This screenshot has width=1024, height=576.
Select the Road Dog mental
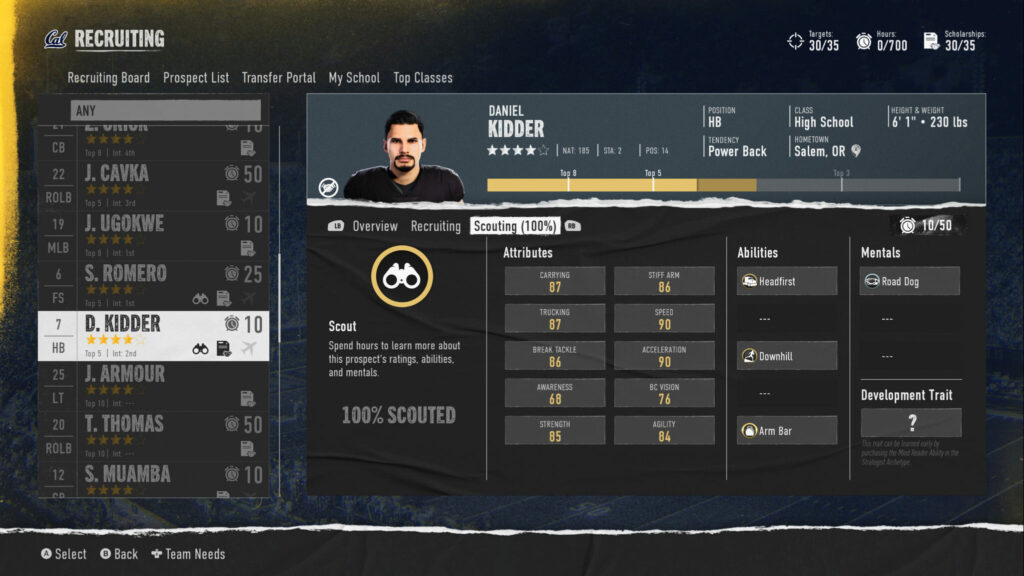pyautogui.click(x=910, y=282)
